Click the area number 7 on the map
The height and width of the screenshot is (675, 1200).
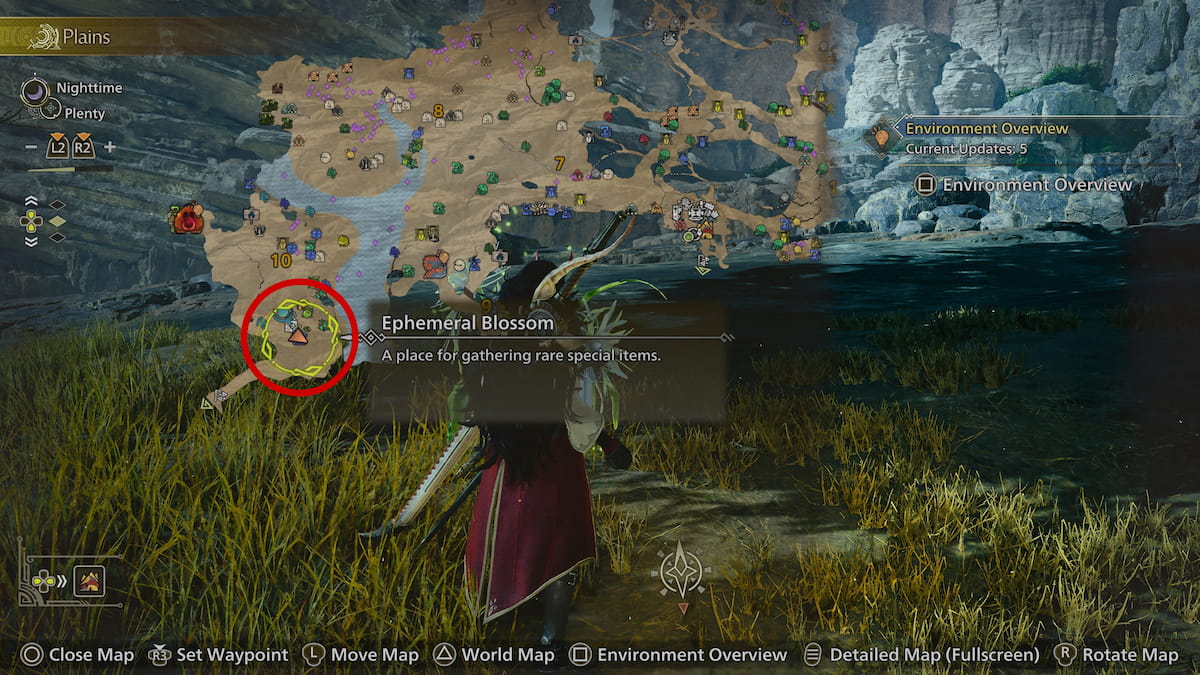click(558, 163)
